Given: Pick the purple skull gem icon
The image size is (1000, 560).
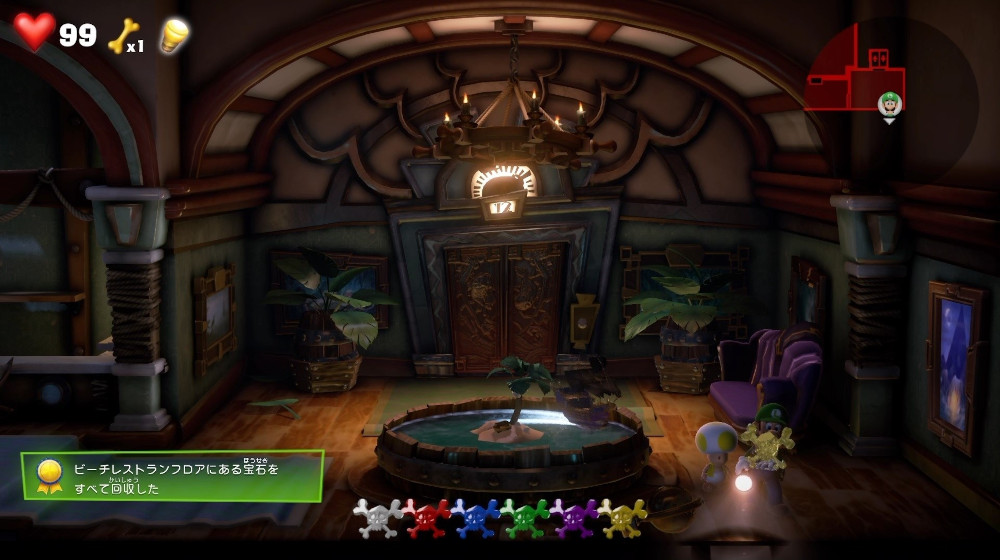Looking at the screenshot, I should (x=574, y=518).
